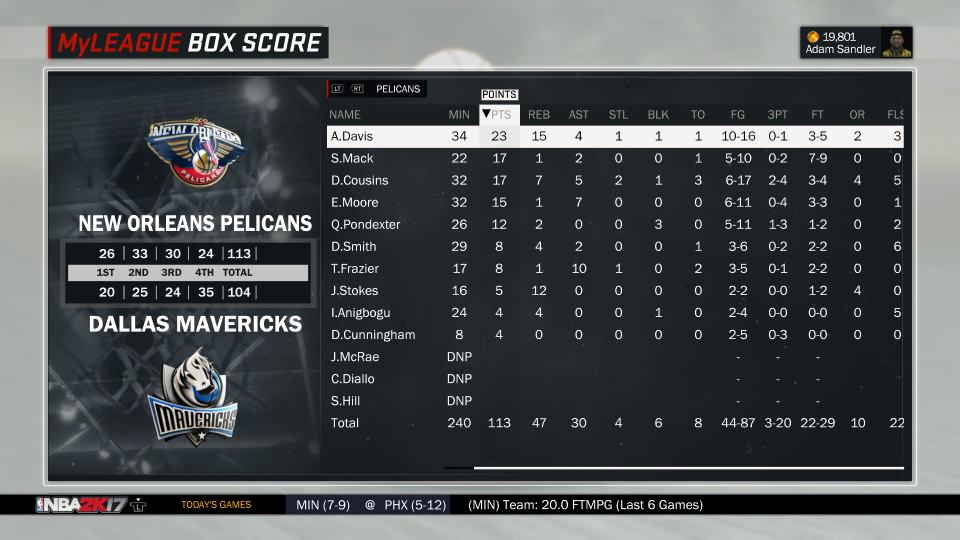Switch teams using the Pelicans tab

(398, 89)
